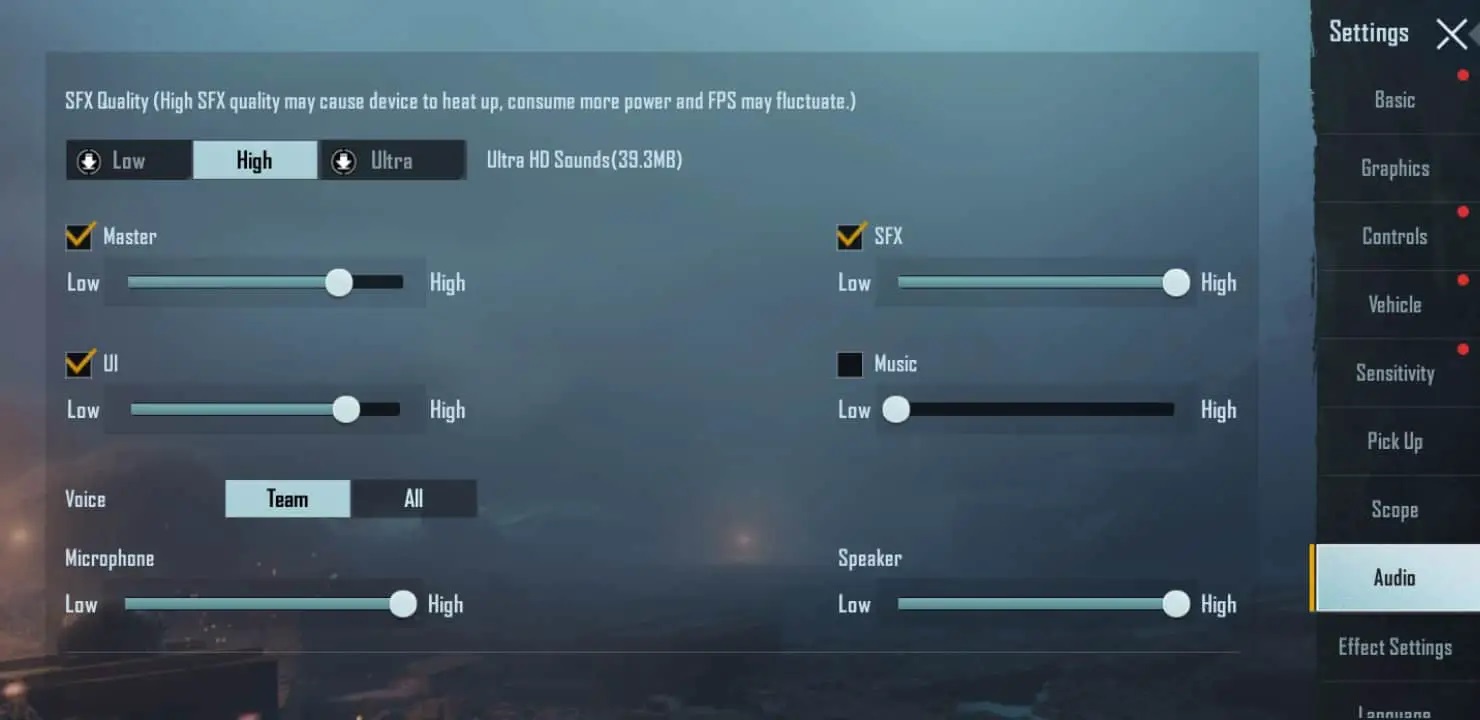
Task: Select Ultra SFX quality
Action: 391,161
